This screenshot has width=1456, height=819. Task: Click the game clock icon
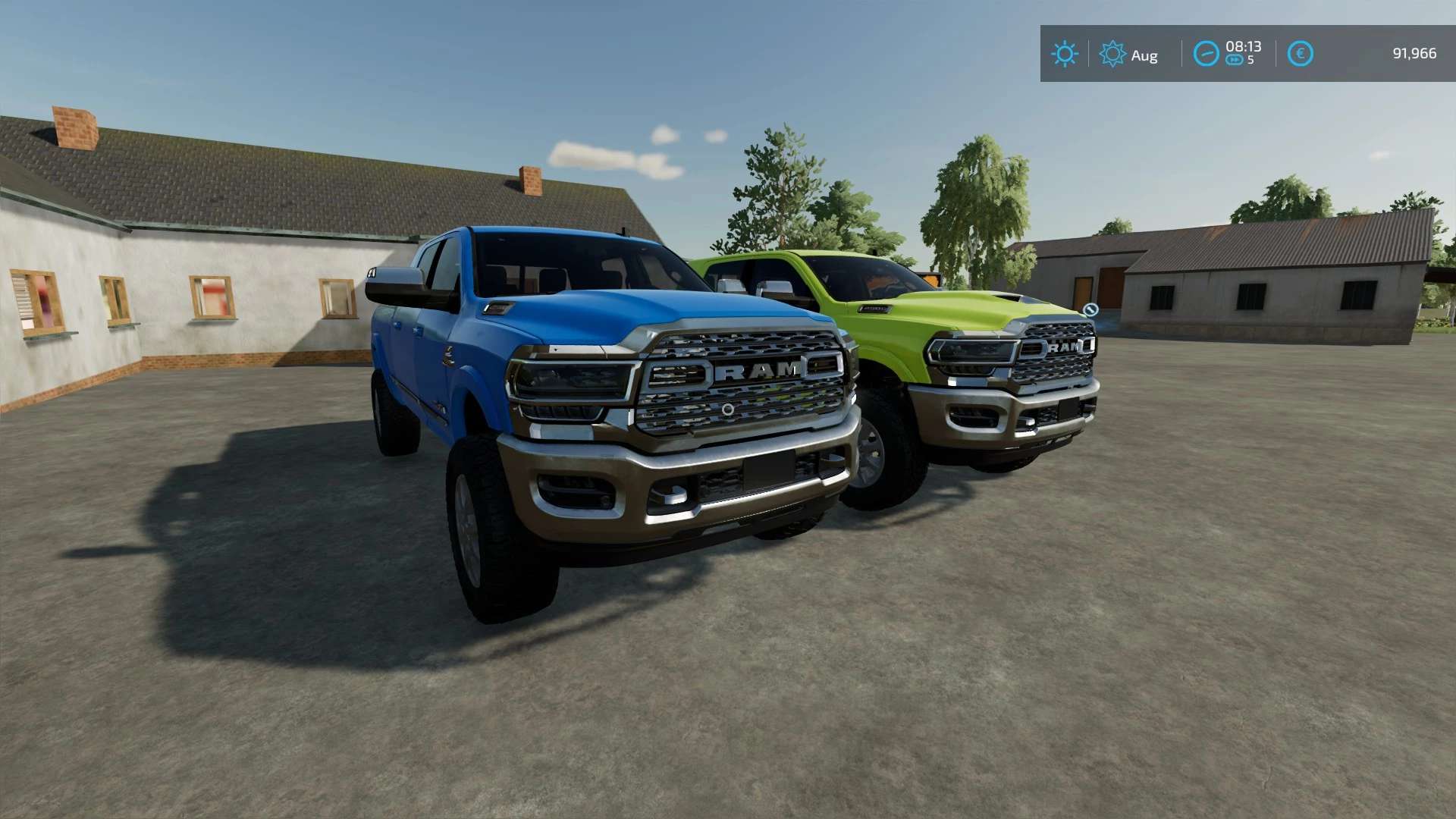pos(1206,54)
